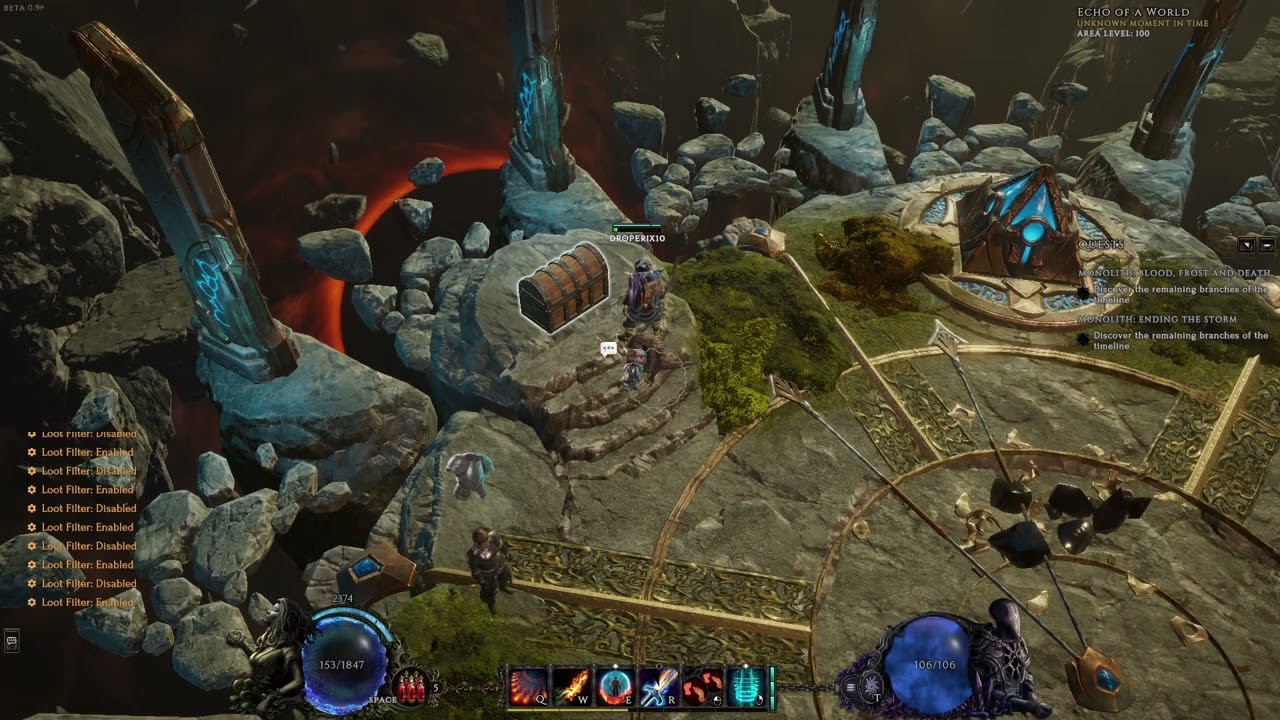Drink the red health potions
This screenshot has width=1280, height=720.
[x=409, y=686]
